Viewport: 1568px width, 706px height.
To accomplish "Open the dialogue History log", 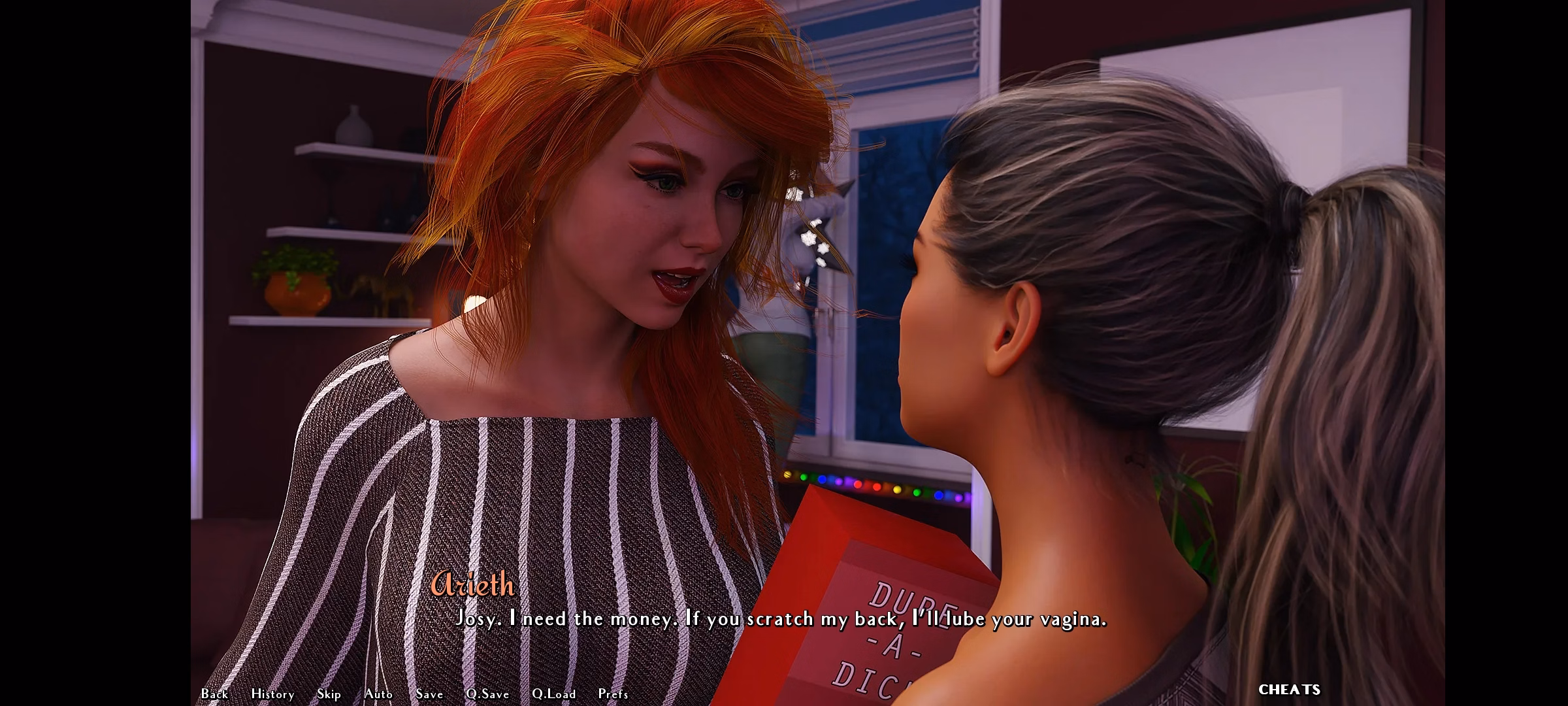I will (x=272, y=694).
